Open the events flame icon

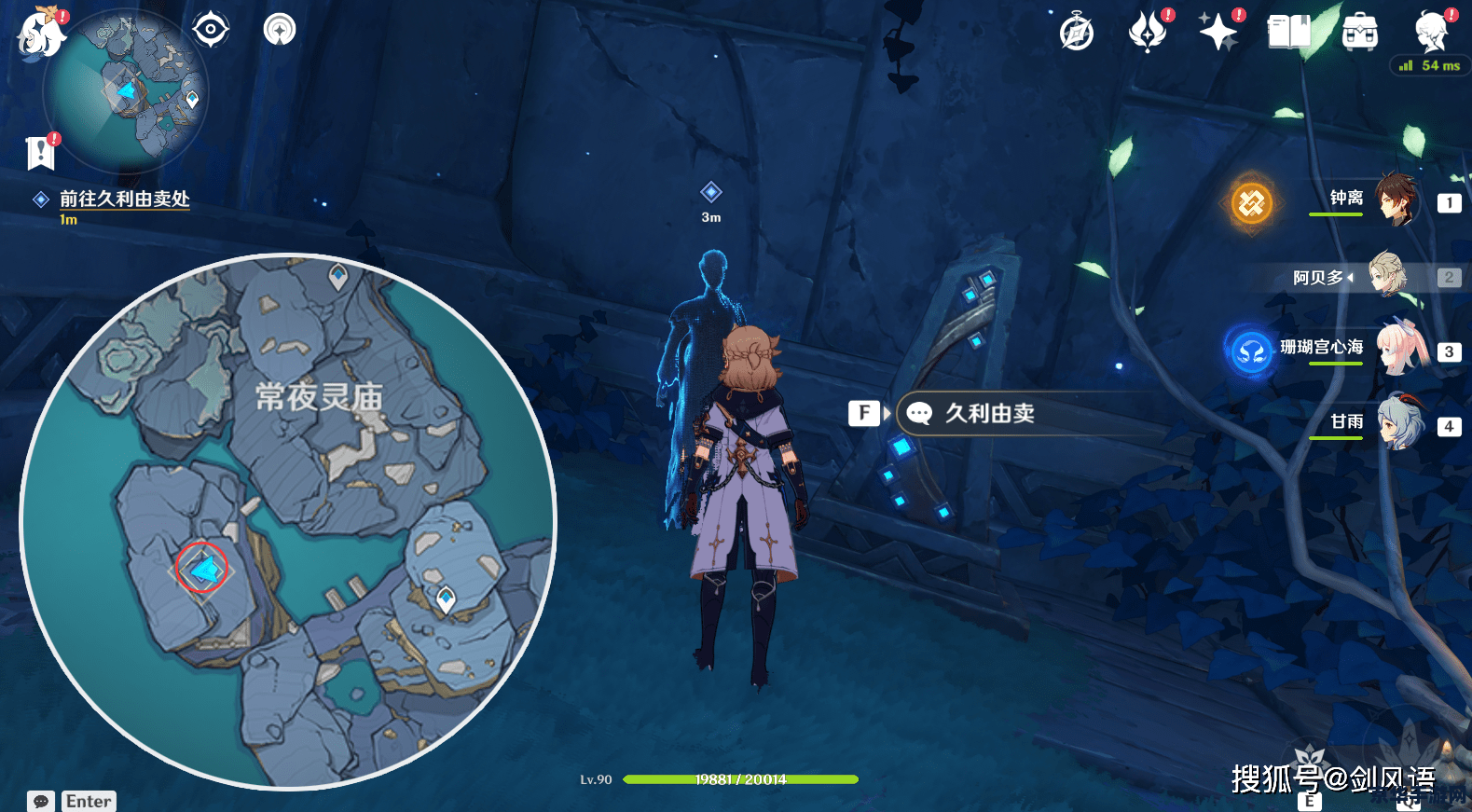point(1148,34)
